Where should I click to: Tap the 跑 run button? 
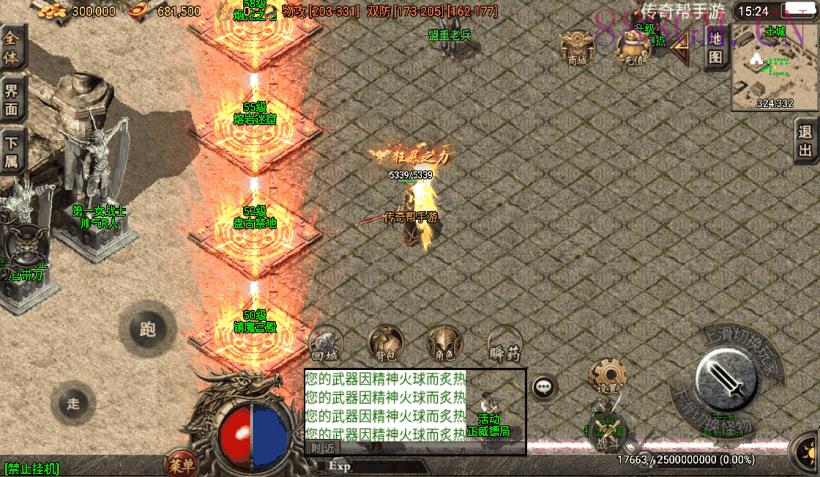(148, 327)
